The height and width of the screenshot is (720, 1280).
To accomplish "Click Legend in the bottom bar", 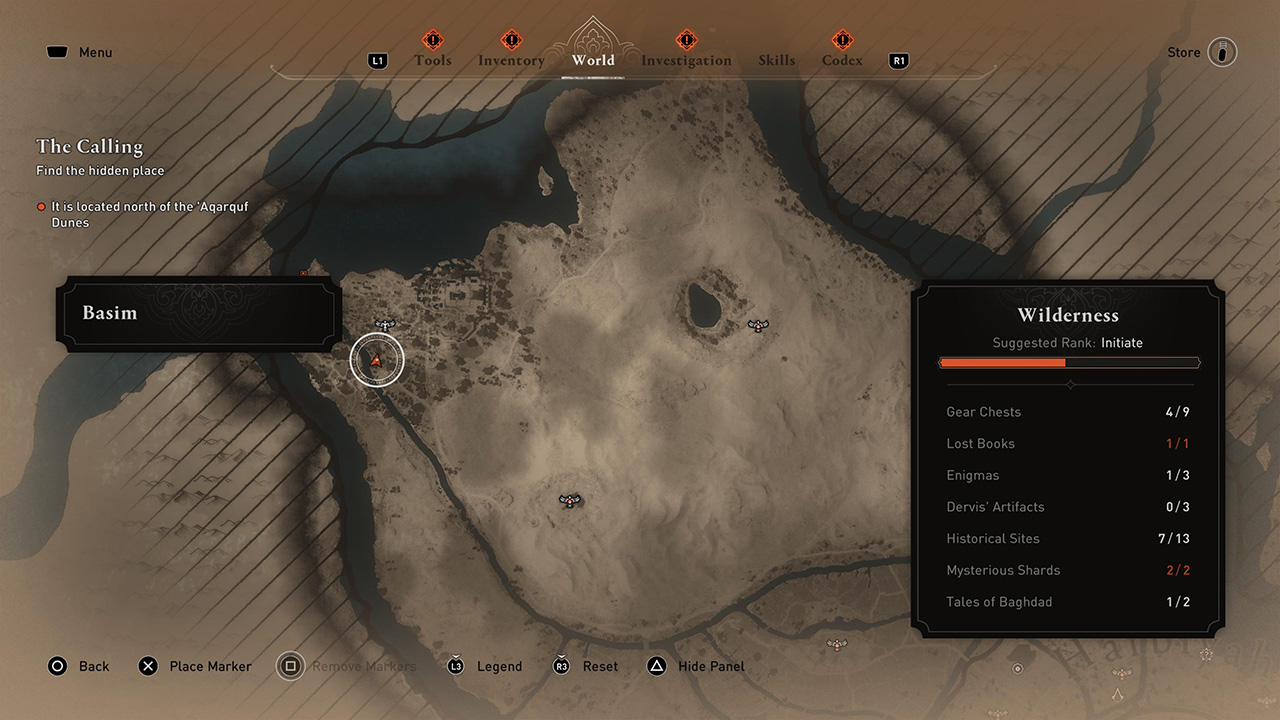I will (x=499, y=666).
